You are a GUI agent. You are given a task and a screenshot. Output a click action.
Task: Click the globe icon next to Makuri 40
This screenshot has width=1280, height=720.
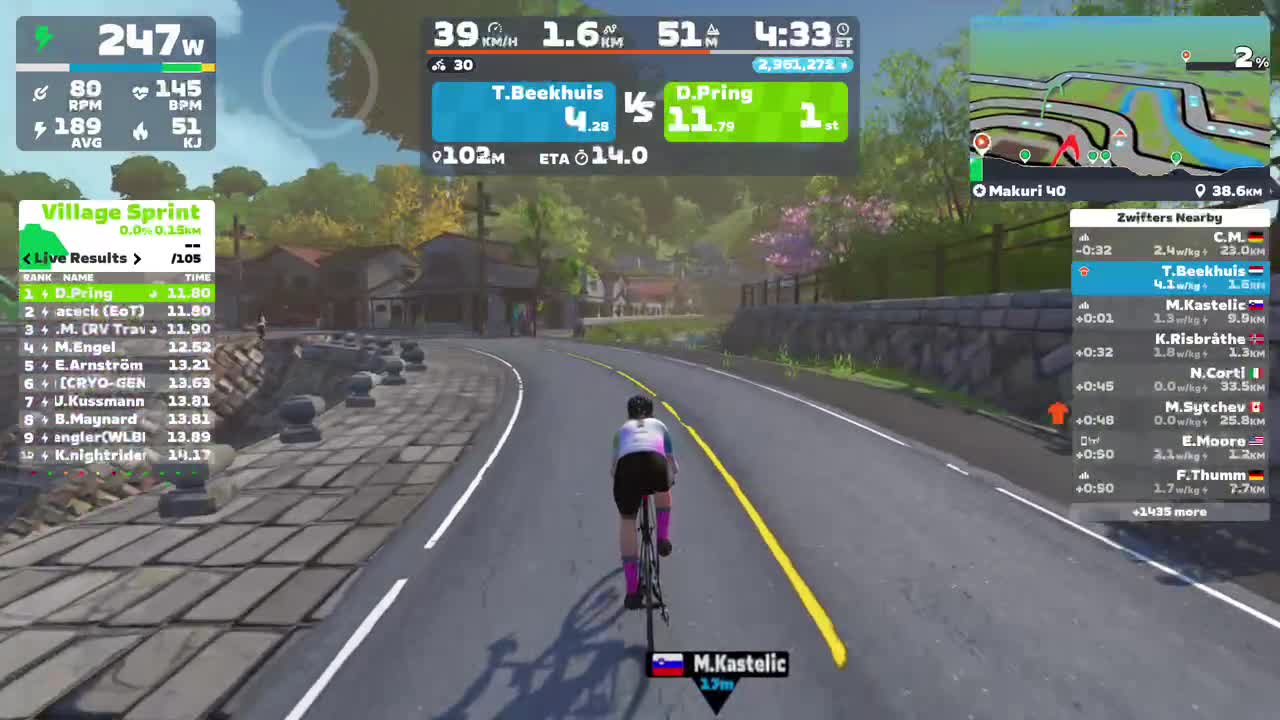coord(978,190)
